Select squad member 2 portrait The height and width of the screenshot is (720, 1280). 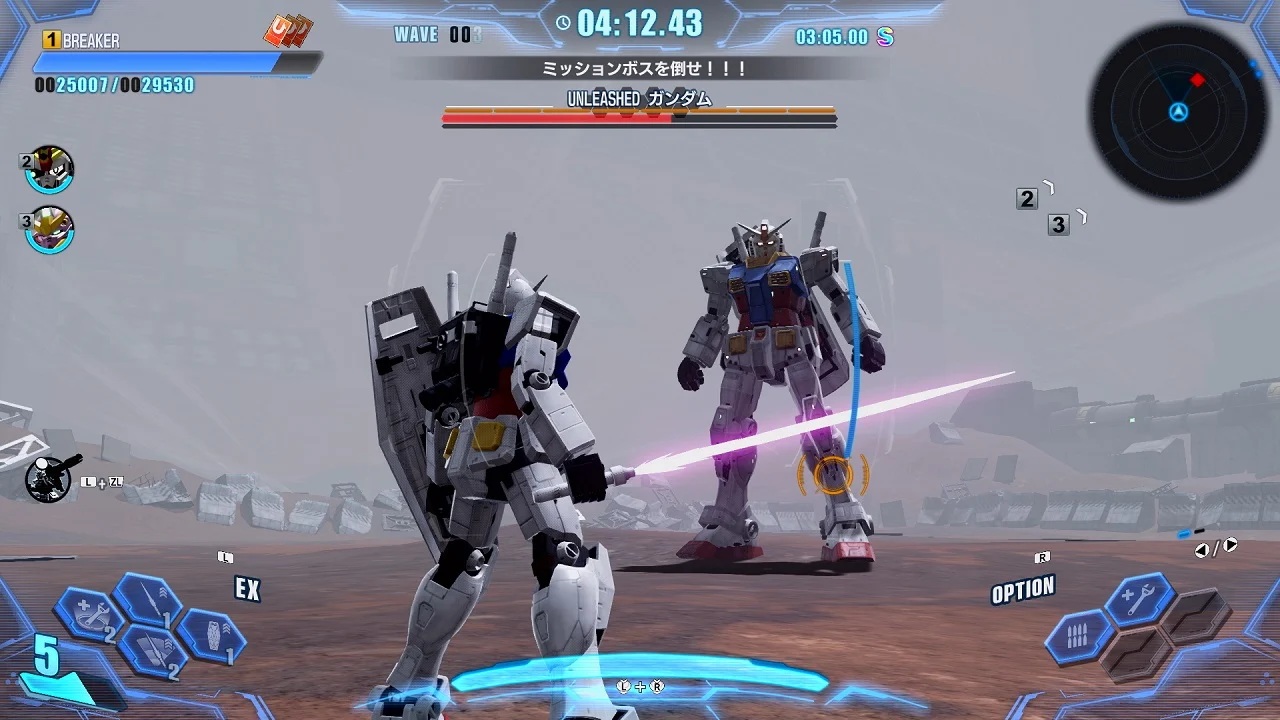click(49, 169)
